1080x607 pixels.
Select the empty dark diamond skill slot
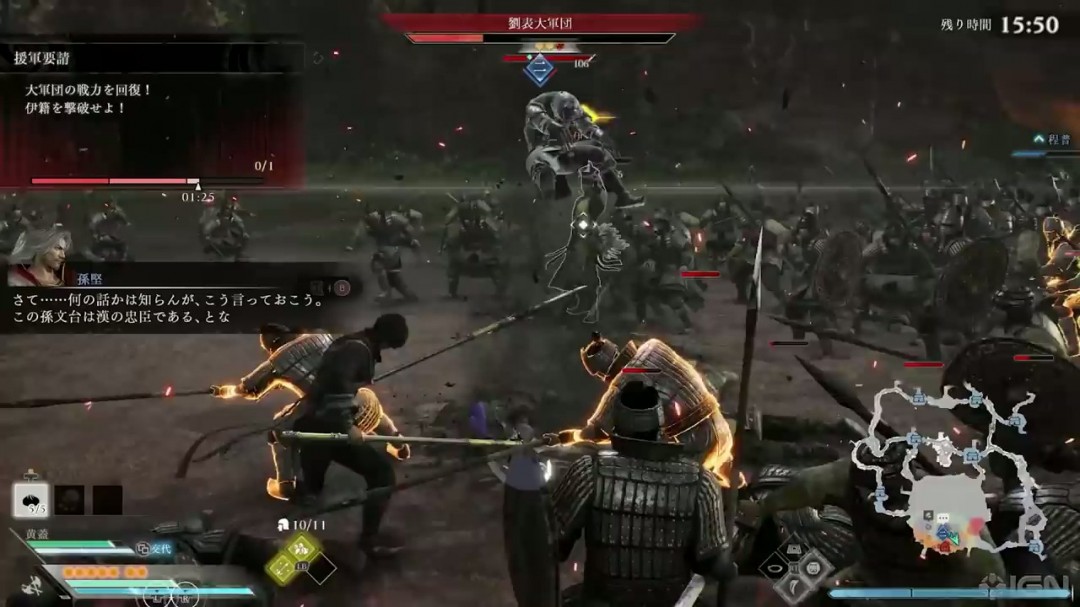coord(321,568)
